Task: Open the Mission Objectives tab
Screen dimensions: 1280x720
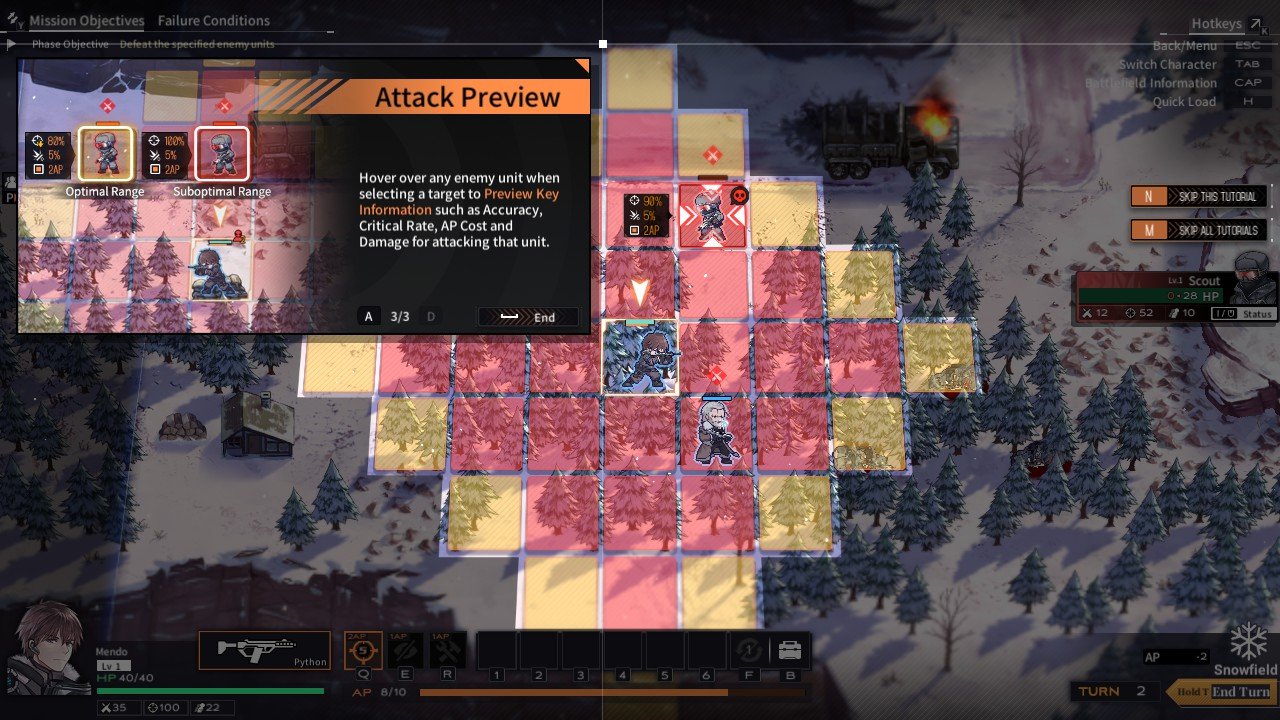Action: [x=87, y=20]
